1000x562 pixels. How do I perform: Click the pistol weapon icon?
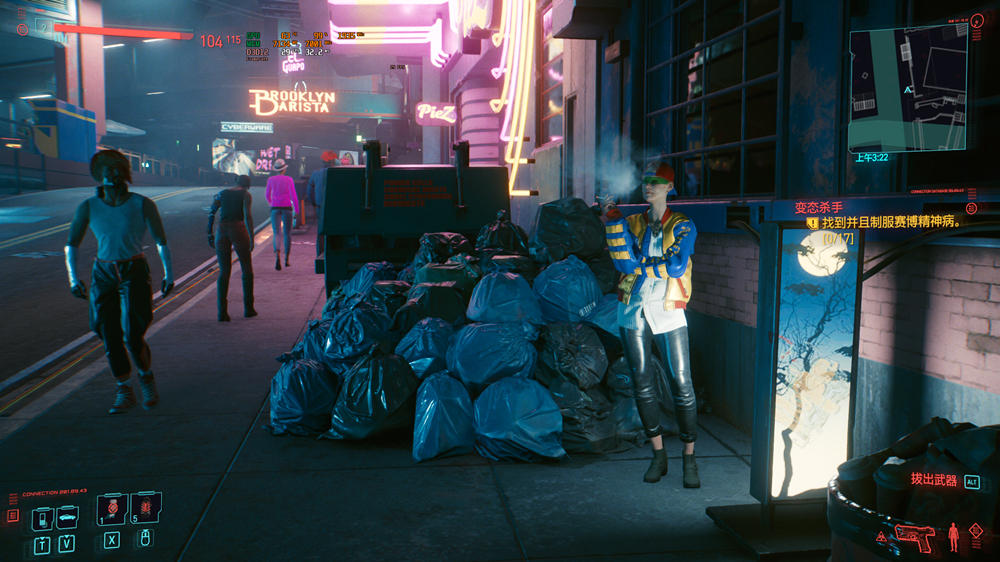tap(913, 536)
